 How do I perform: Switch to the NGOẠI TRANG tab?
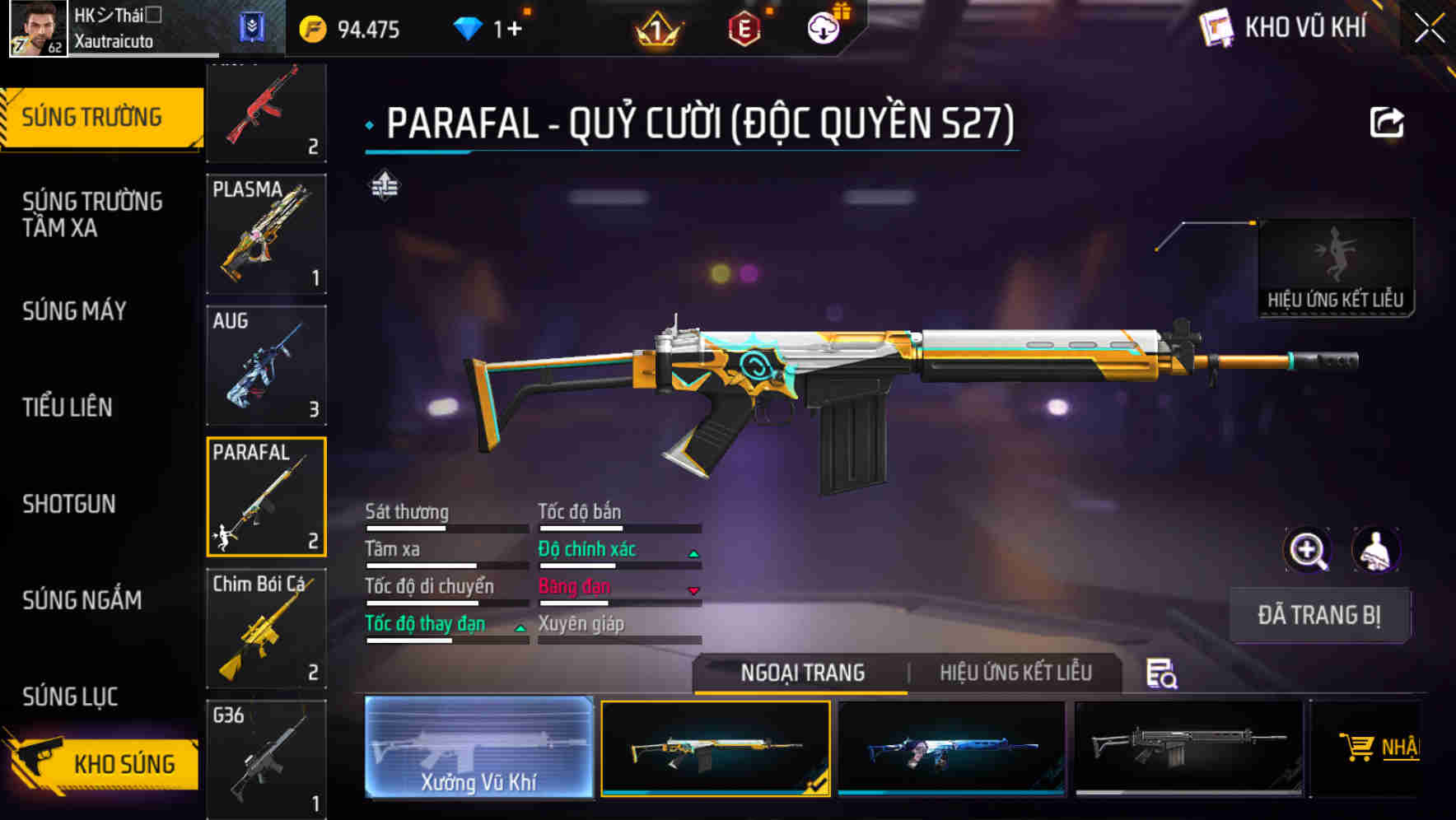[x=800, y=673]
